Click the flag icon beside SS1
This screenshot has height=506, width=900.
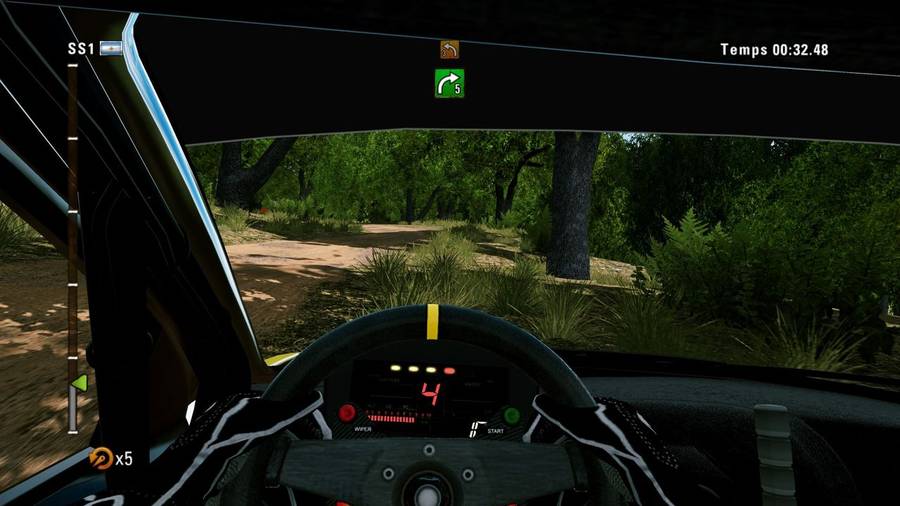[x=109, y=49]
